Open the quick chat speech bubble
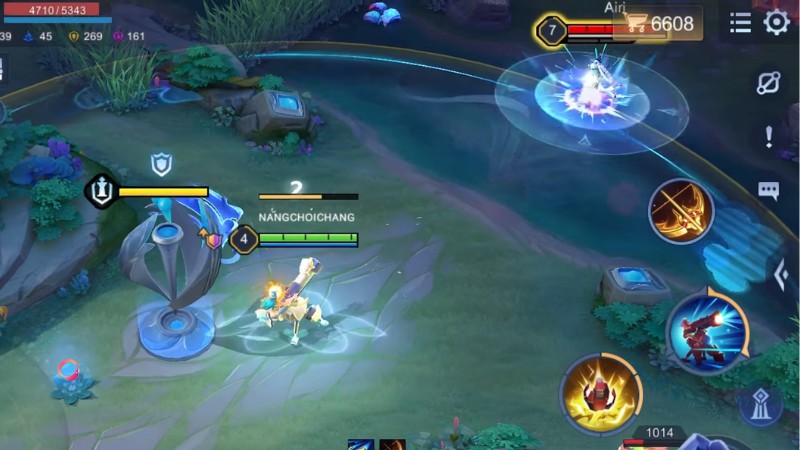Image resolution: width=800 pixels, height=450 pixels. pos(768,190)
